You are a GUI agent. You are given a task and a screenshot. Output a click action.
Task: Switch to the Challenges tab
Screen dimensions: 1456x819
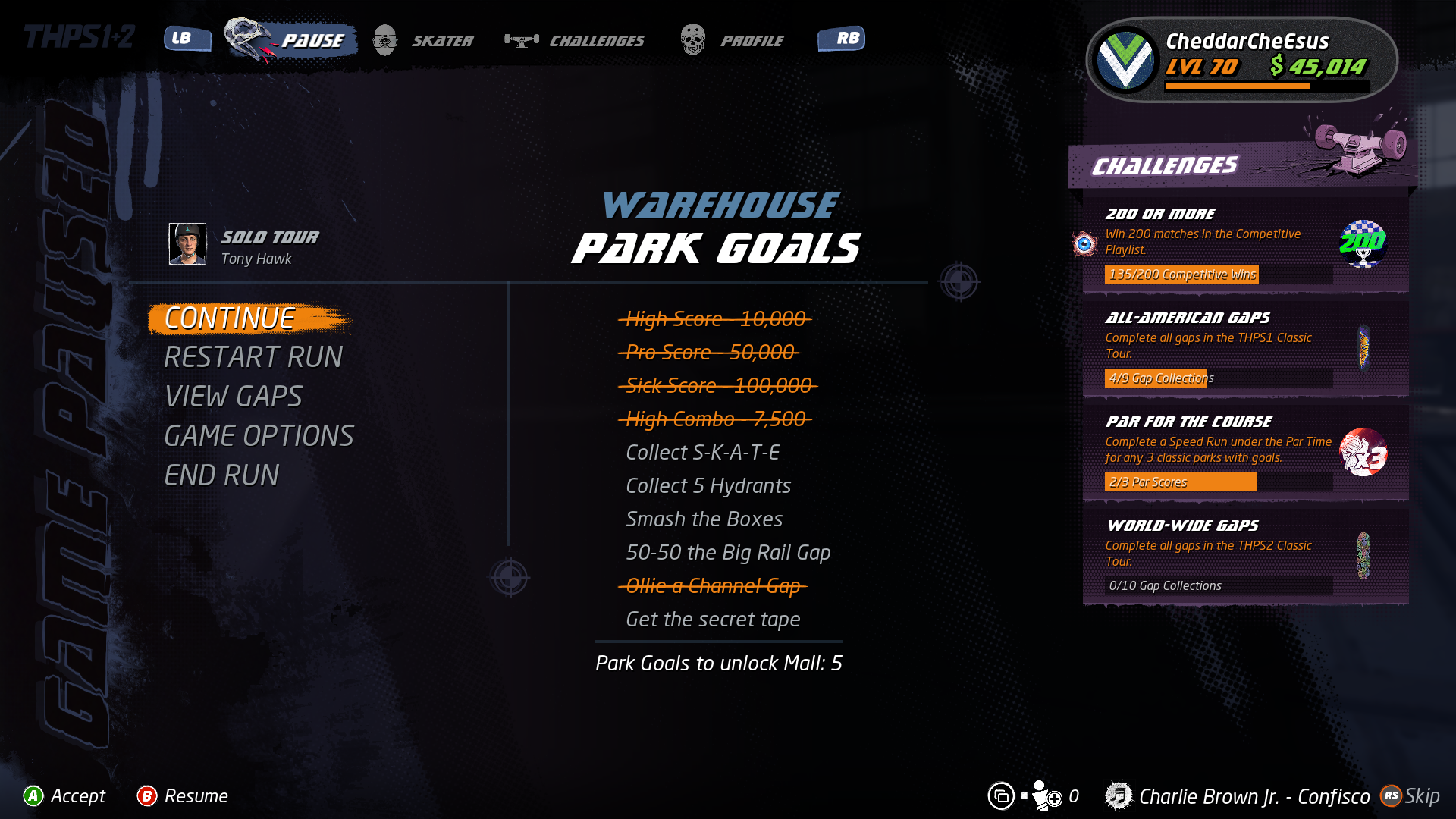(x=576, y=40)
